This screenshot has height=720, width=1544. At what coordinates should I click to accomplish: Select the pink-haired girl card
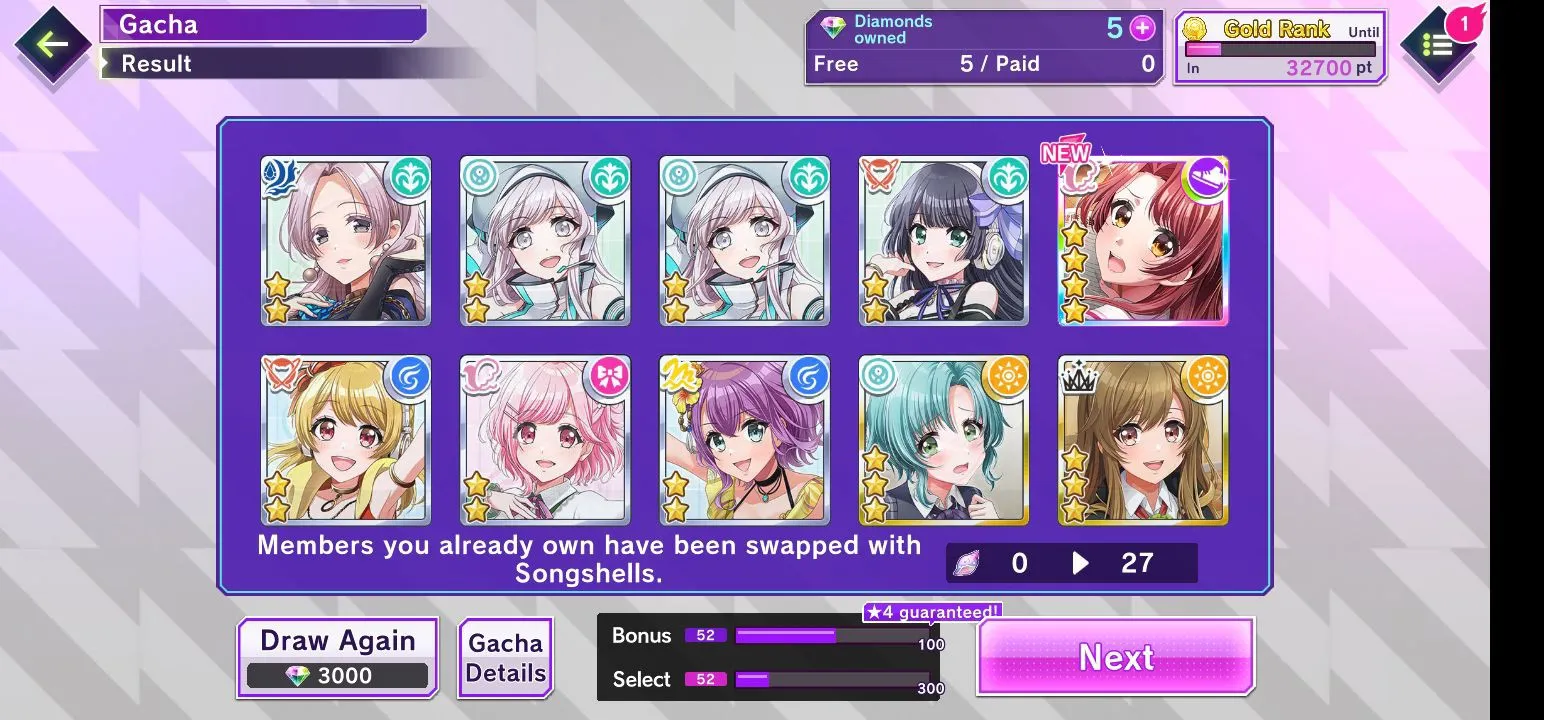545,440
